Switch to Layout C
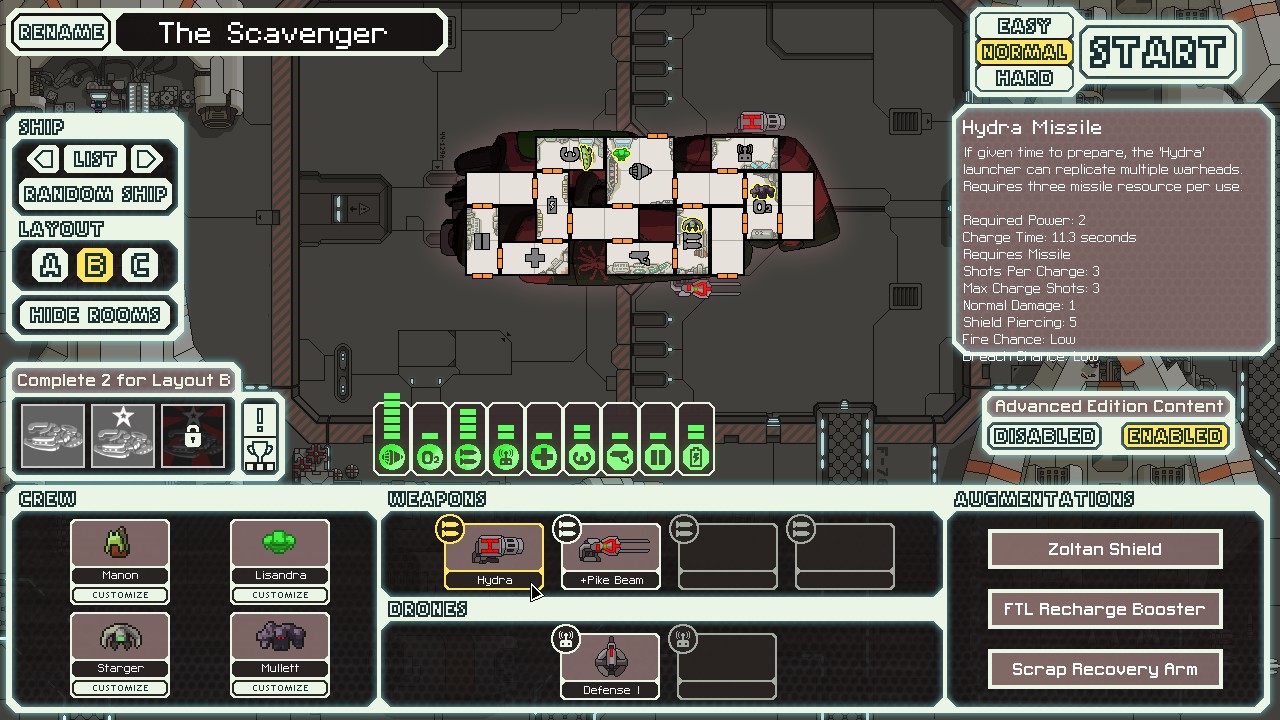Image resolution: width=1280 pixels, height=720 pixels. (140, 265)
